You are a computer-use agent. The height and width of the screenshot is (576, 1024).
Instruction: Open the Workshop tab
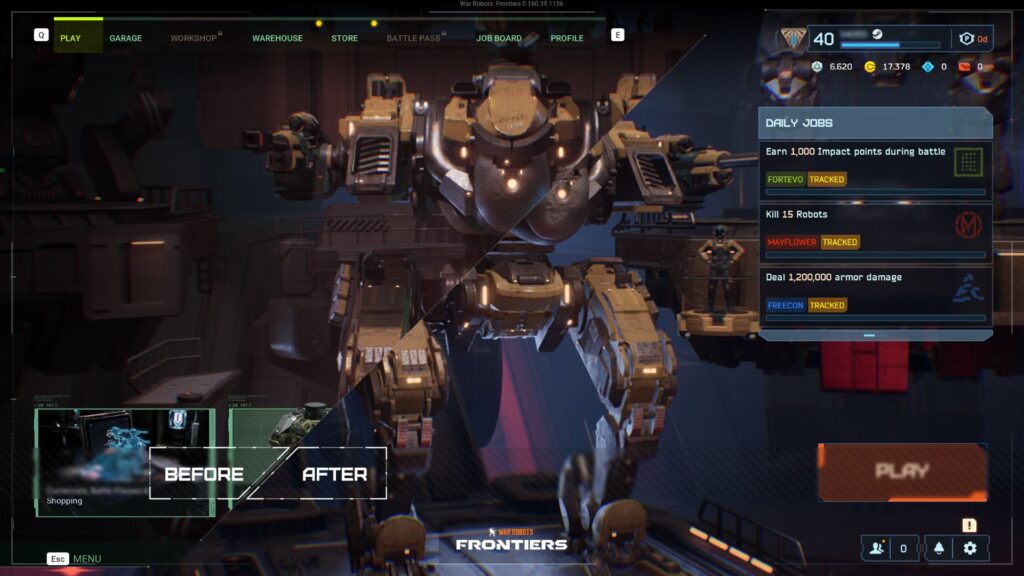(x=193, y=38)
